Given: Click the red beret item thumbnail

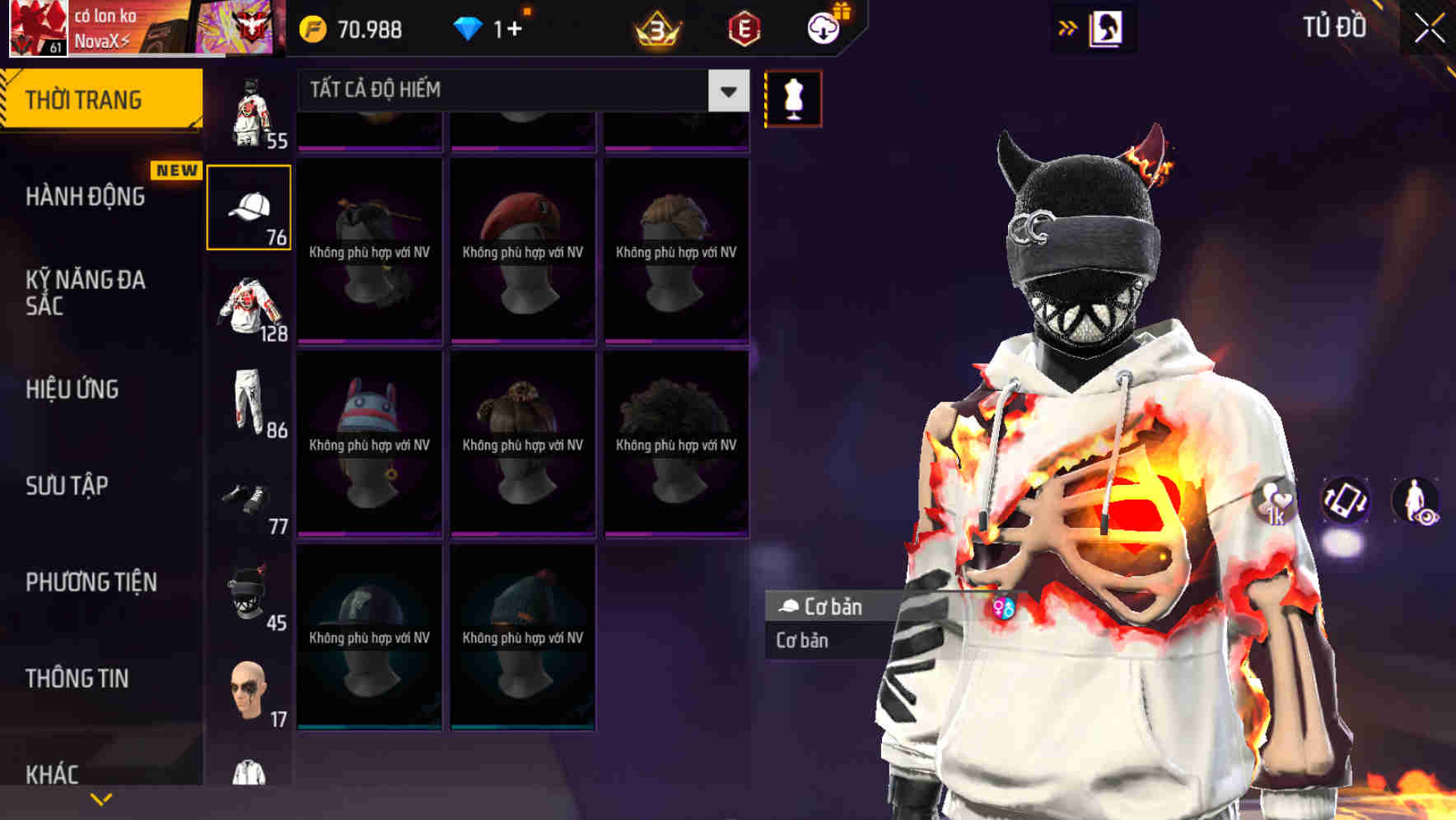Looking at the screenshot, I should click(521, 247).
